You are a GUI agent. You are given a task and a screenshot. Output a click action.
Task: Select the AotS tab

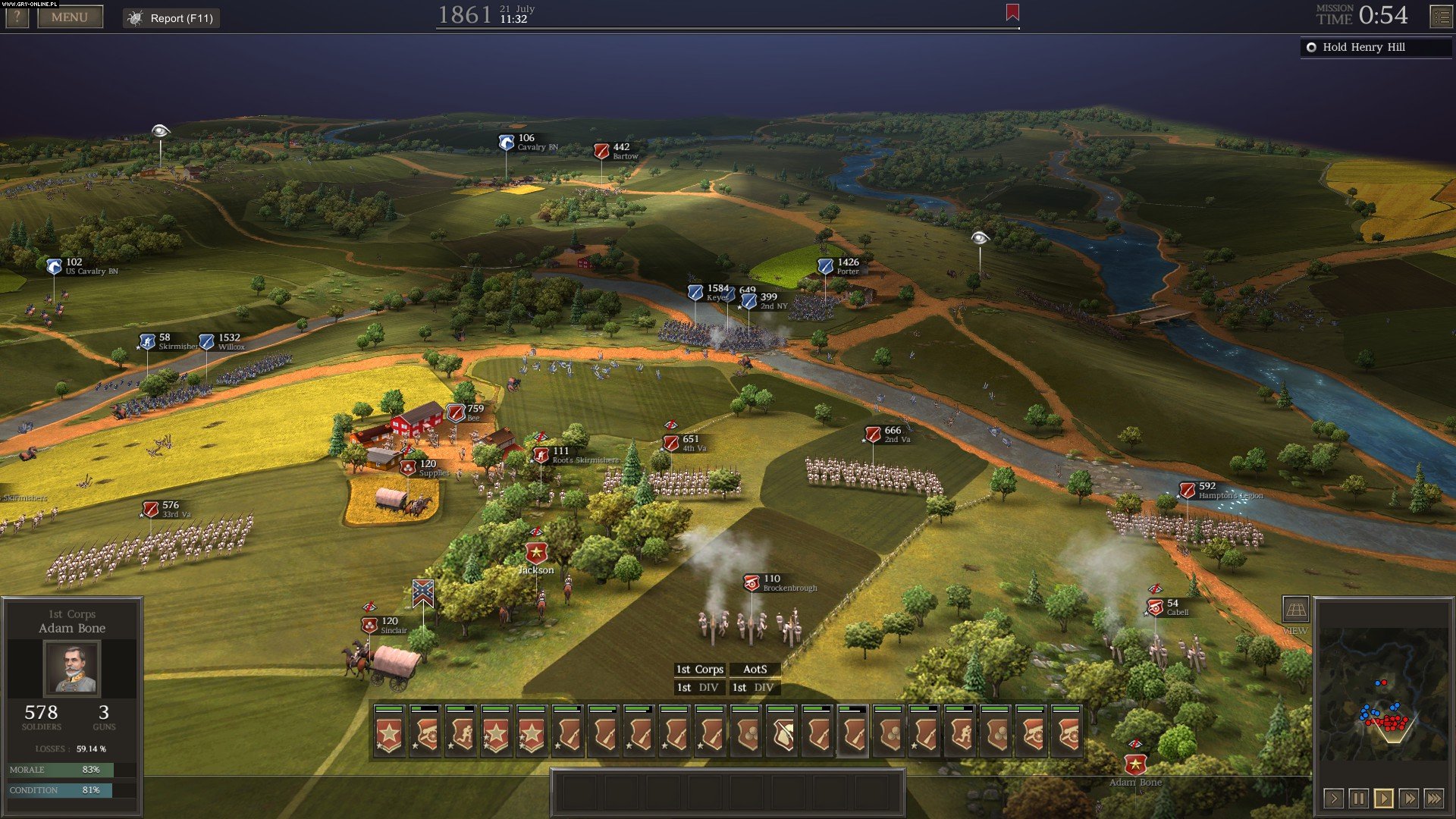tap(755, 669)
